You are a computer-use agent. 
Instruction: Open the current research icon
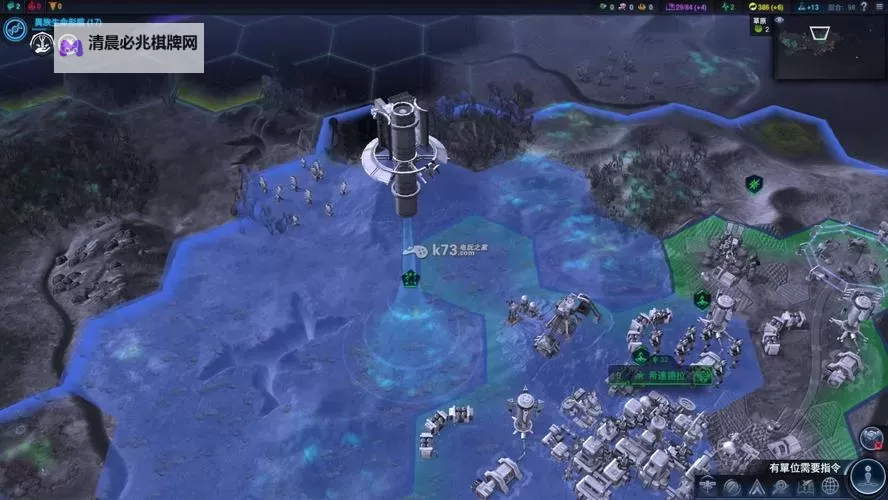pos(14,31)
